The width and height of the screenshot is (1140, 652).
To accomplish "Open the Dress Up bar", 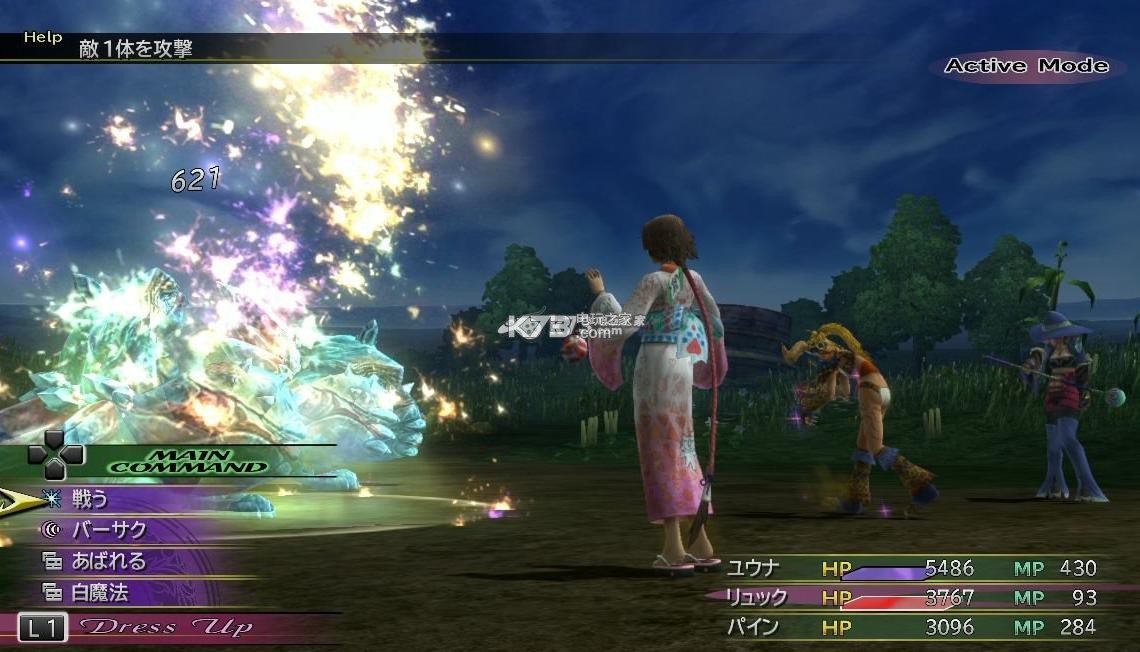I will coord(165,627).
